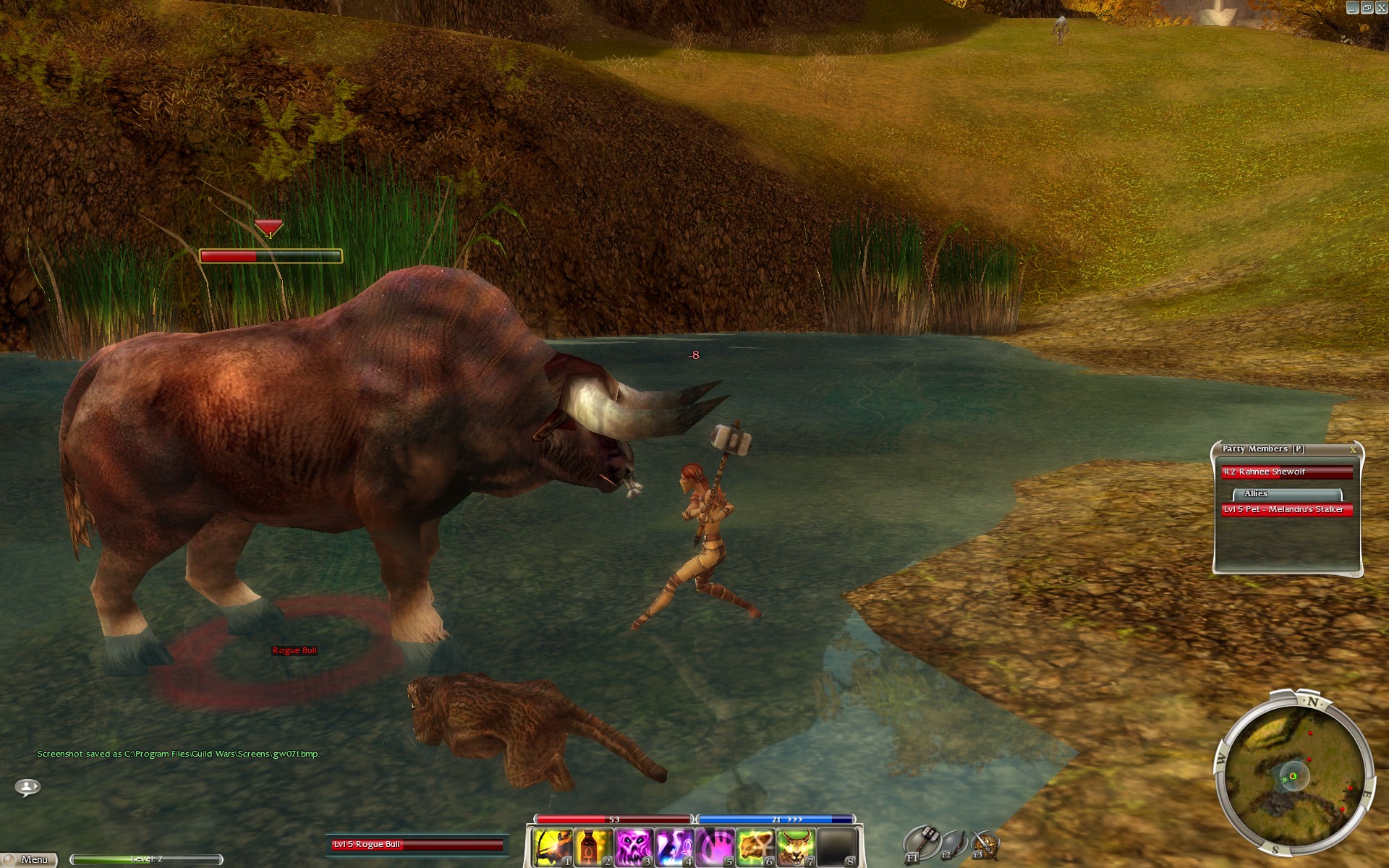Close the game window
1389x868 pixels.
coord(1380,7)
